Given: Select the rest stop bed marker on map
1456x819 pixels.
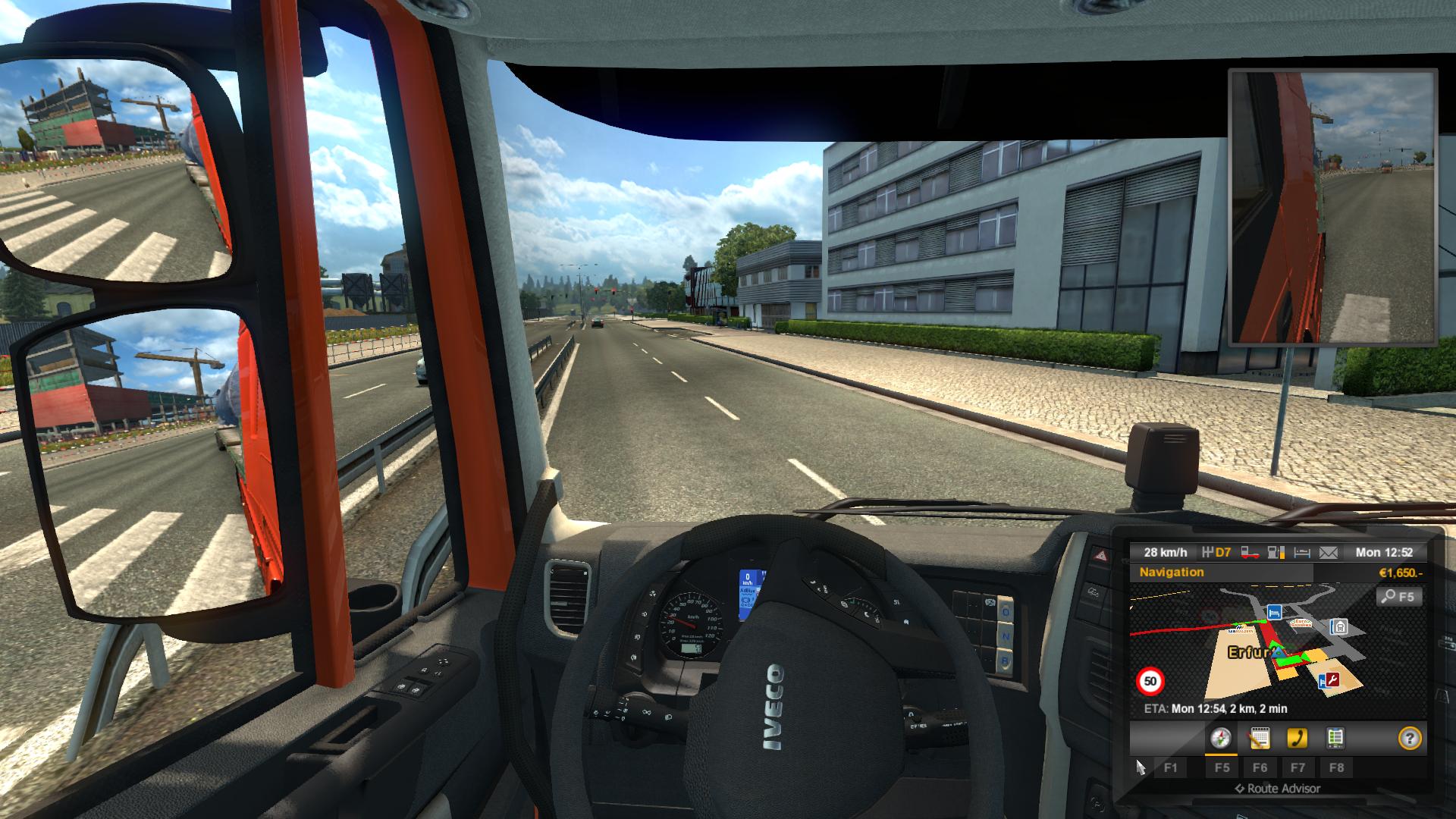Looking at the screenshot, I should click(x=1275, y=611).
